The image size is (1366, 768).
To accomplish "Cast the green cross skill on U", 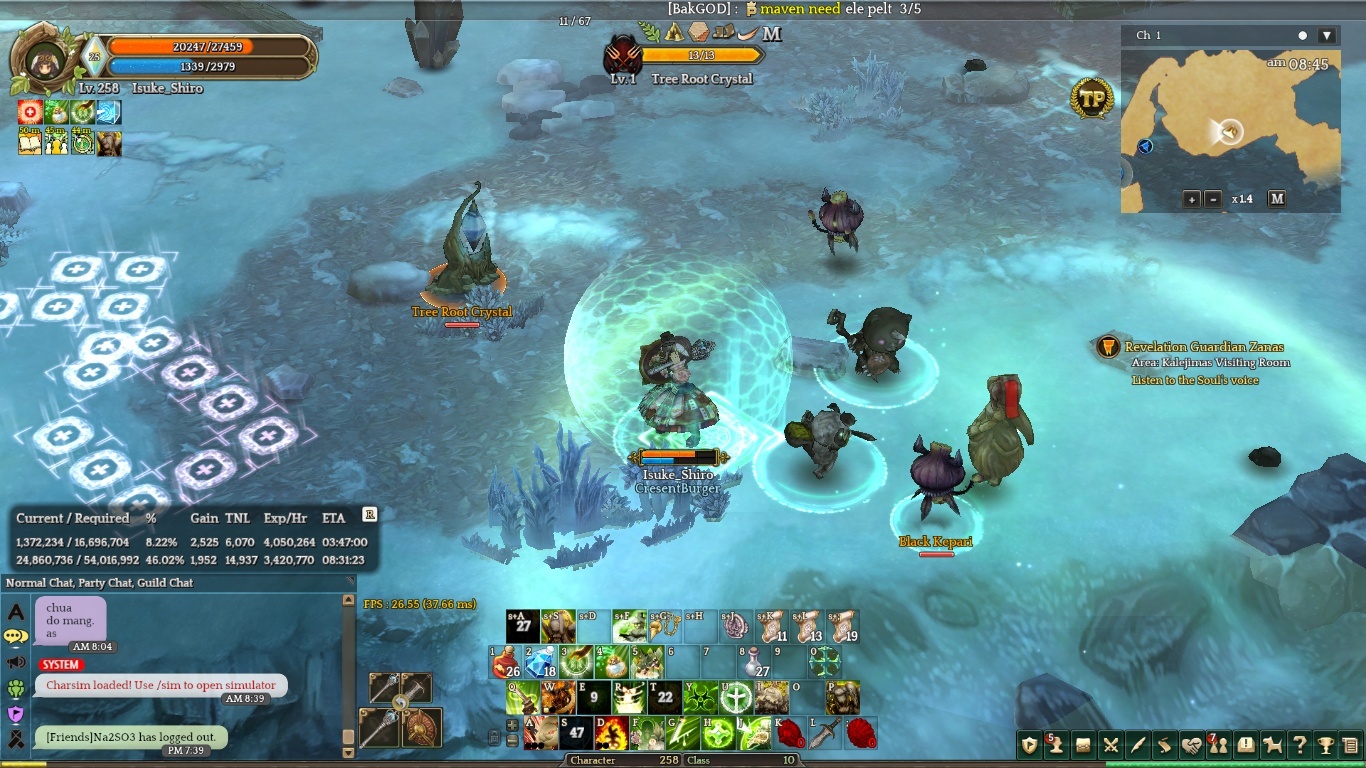I will [x=736, y=697].
